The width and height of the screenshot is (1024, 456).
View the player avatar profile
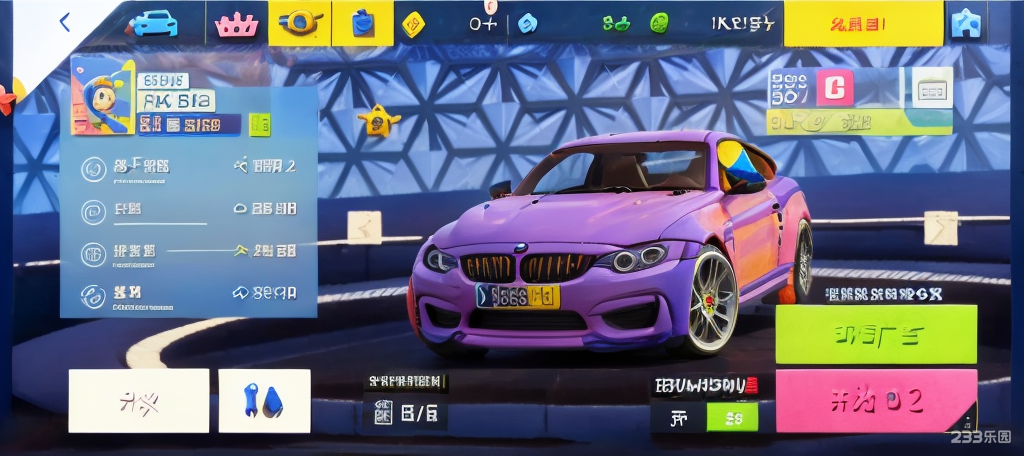point(102,96)
